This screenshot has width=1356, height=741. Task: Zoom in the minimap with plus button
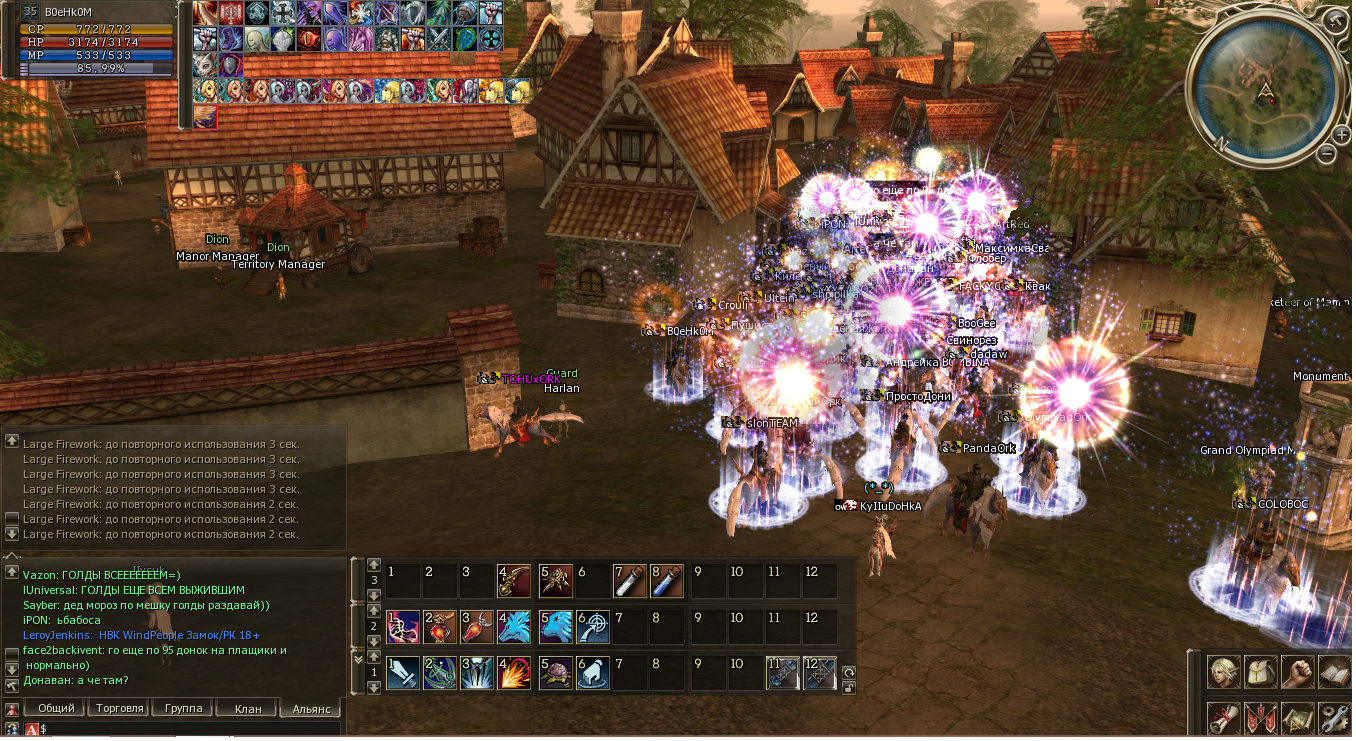(x=1341, y=133)
